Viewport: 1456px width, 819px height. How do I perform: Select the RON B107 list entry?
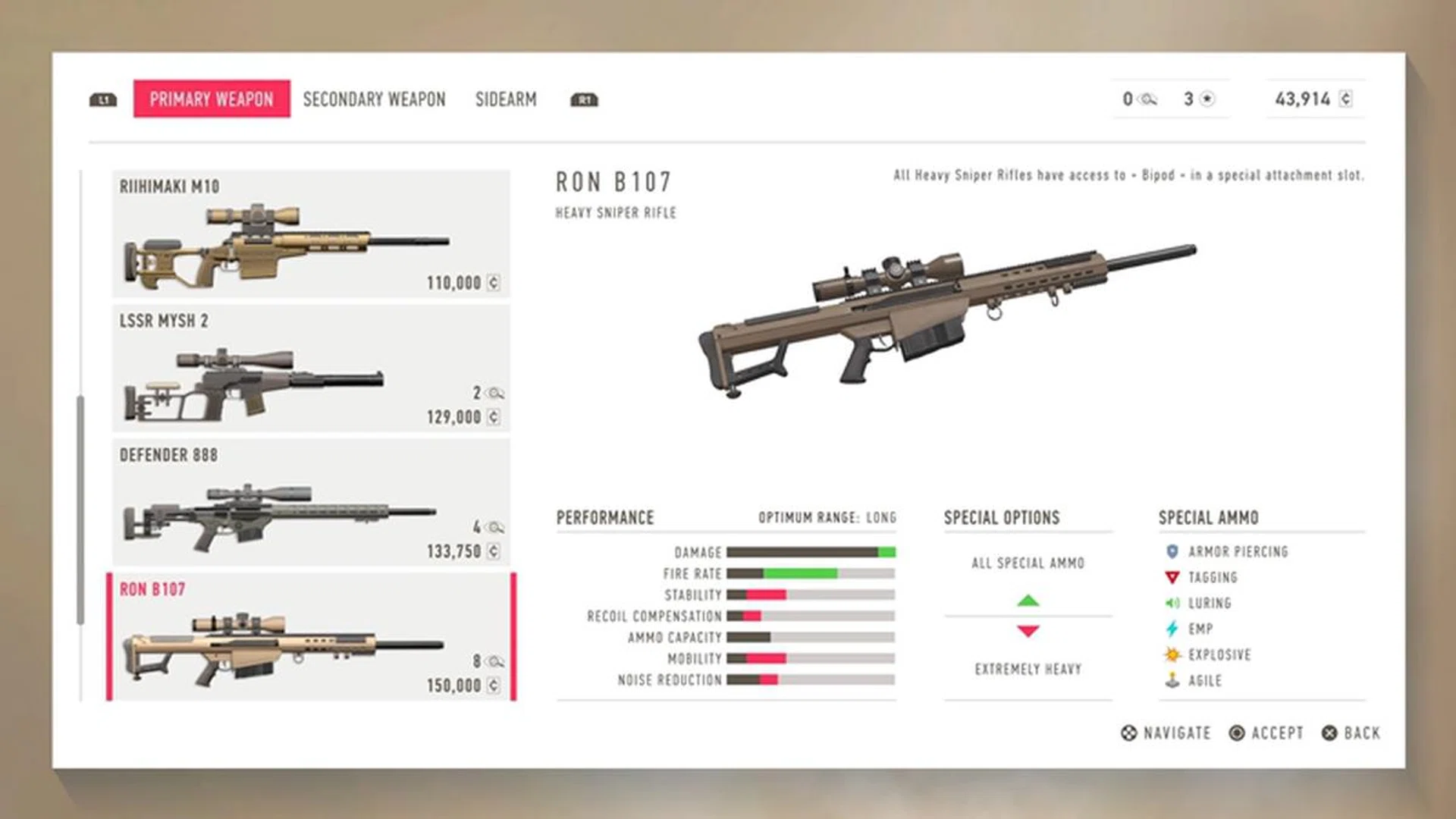pos(311,637)
